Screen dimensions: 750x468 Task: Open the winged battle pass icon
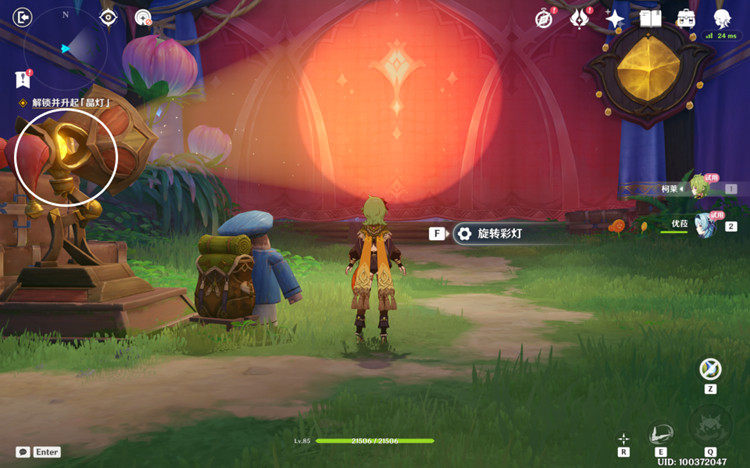pos(580,18)
